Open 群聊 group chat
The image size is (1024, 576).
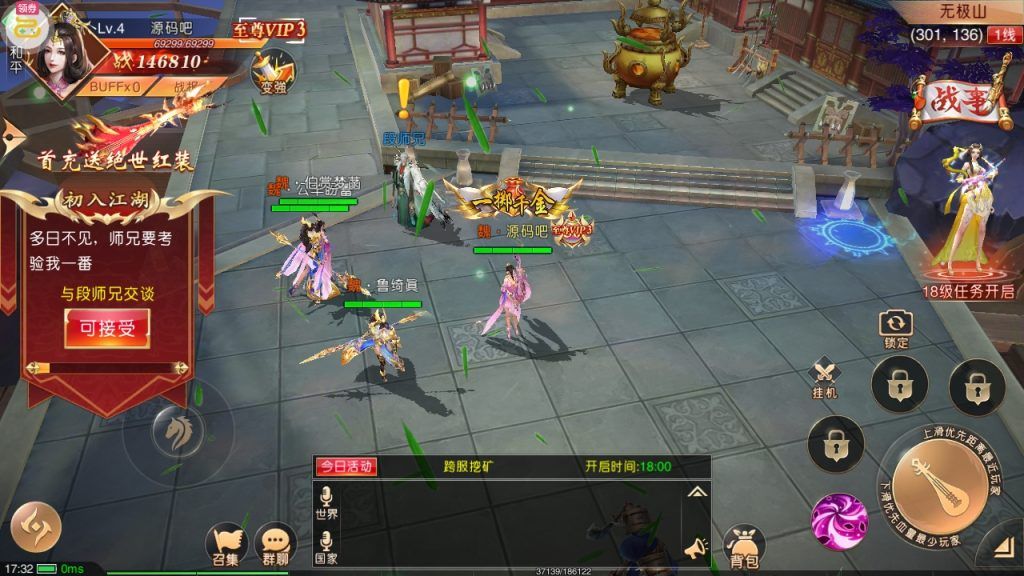[x=275, y=544]
